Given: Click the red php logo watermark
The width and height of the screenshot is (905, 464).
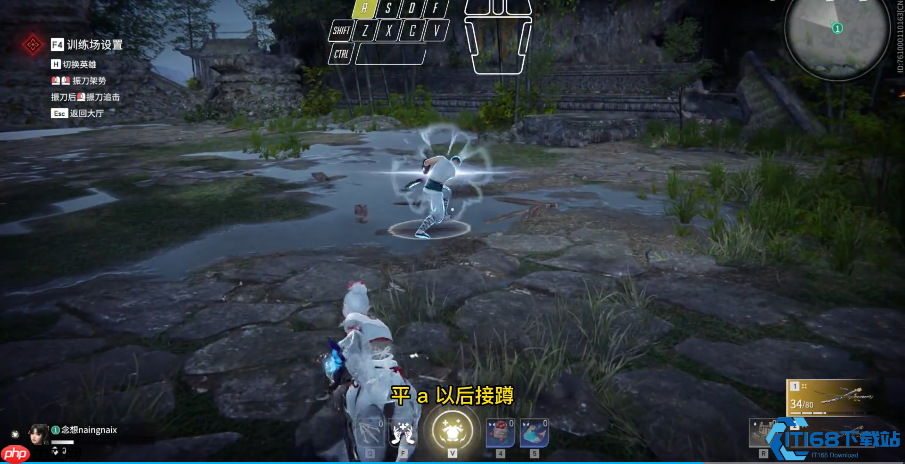Looking at the screenshot, I should [x=15, y=453].
